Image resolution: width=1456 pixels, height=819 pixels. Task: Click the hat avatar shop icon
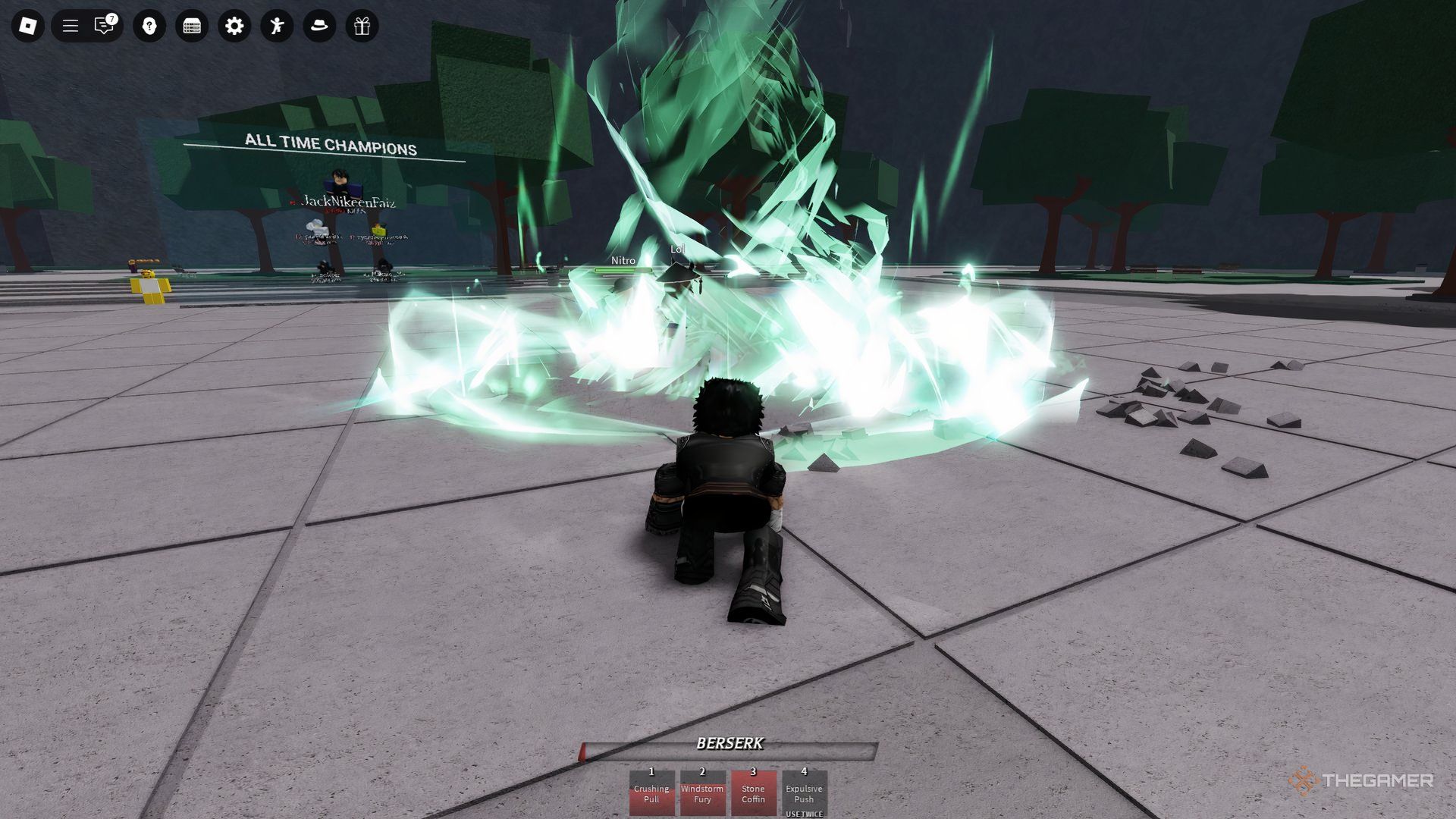point(320,27)
